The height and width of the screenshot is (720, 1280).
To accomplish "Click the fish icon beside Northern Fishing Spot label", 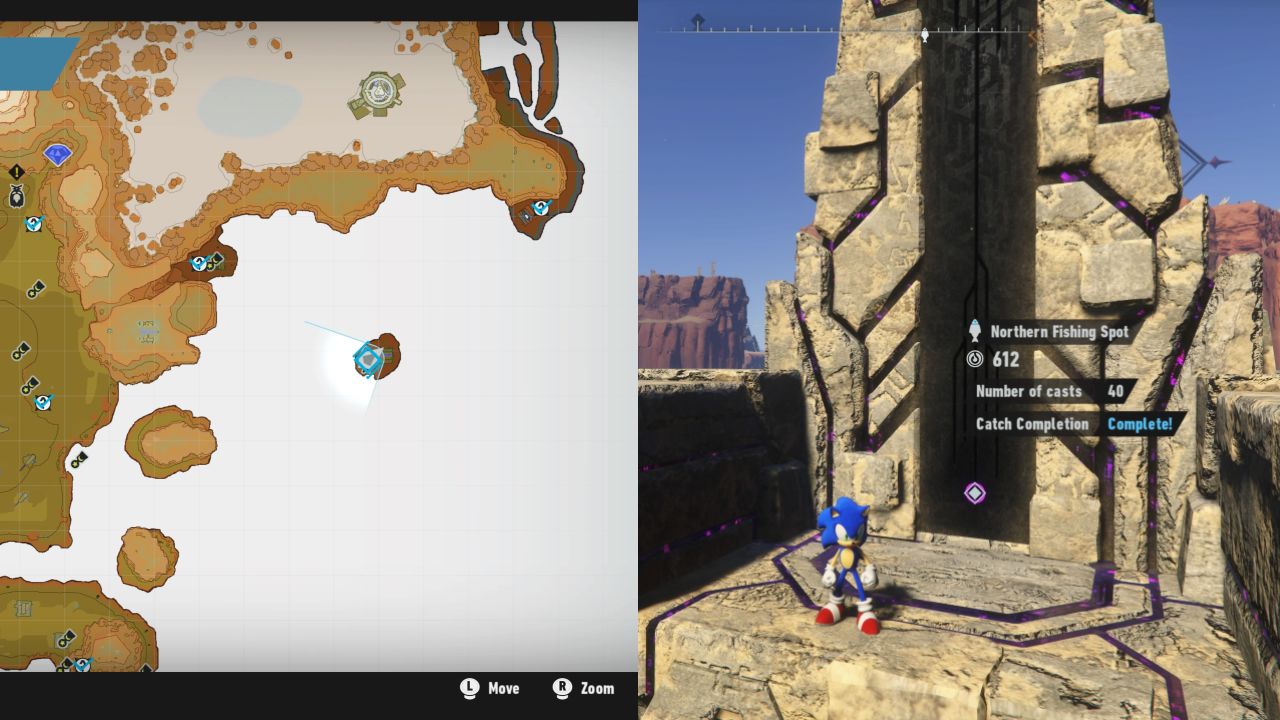I will coord(973,332).
